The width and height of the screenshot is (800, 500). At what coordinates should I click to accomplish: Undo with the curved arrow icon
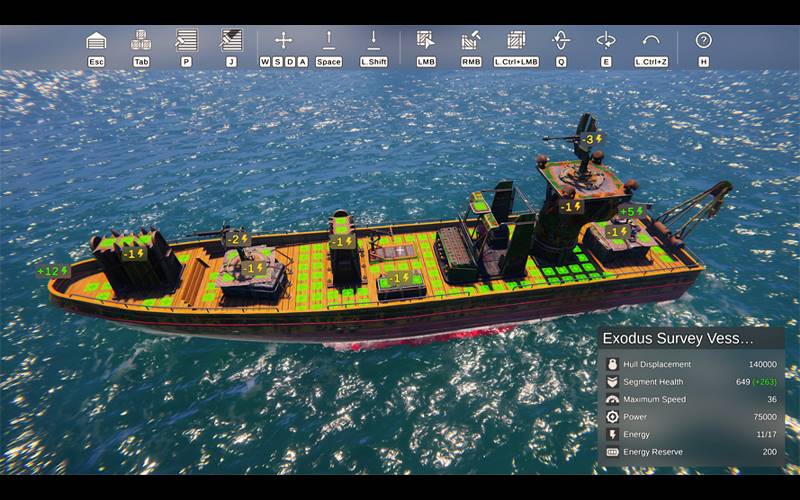tap(651, 41)
